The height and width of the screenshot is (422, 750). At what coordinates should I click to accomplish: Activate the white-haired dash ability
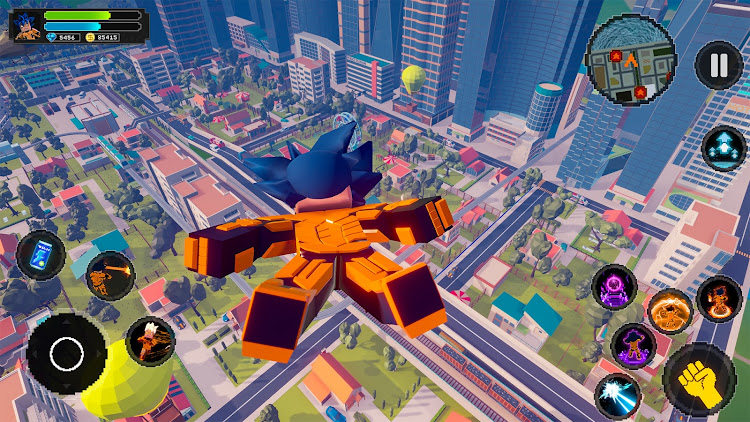pos(151,342)
